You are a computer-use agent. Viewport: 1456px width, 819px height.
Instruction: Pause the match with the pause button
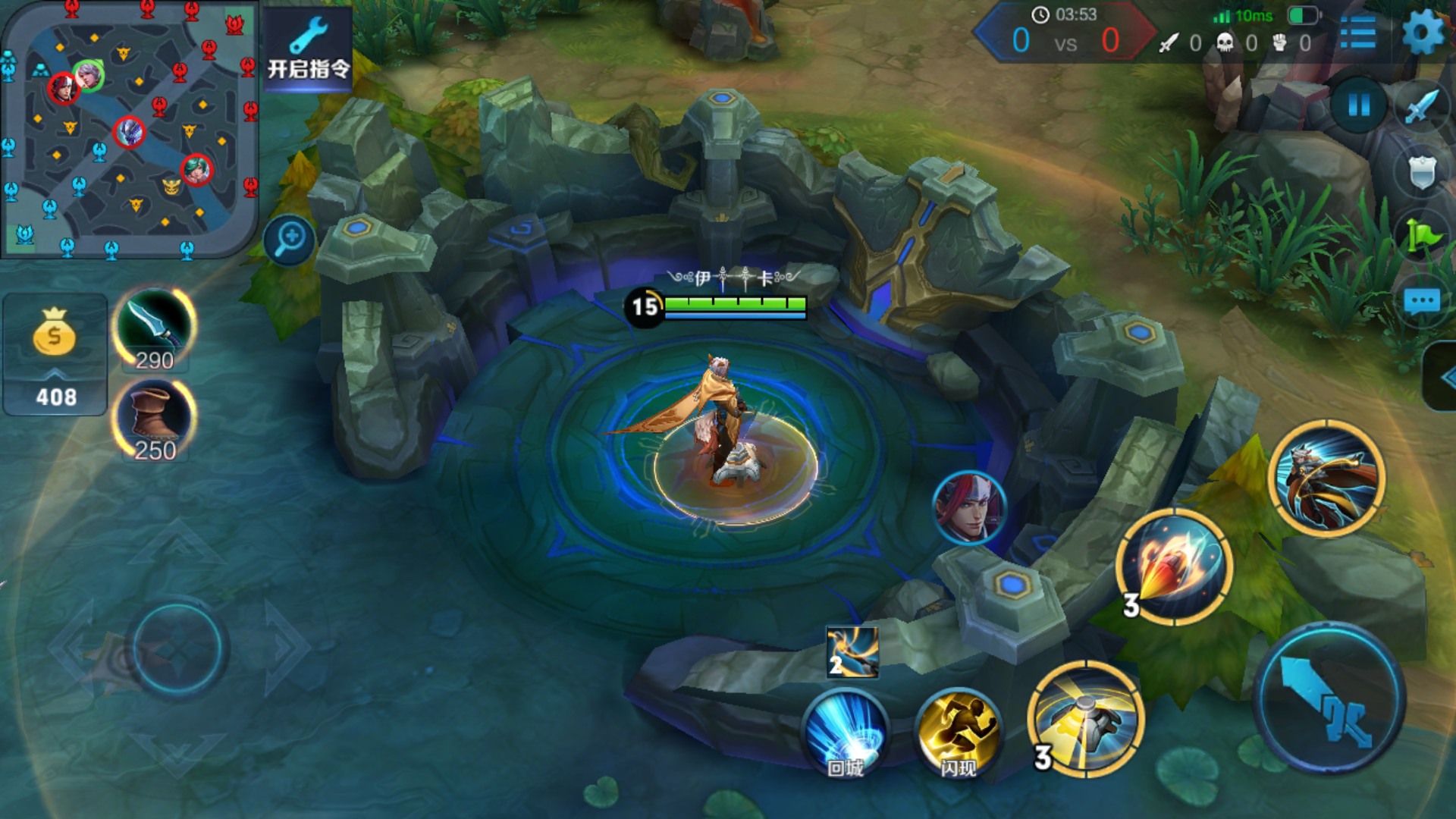[1358, 105]
